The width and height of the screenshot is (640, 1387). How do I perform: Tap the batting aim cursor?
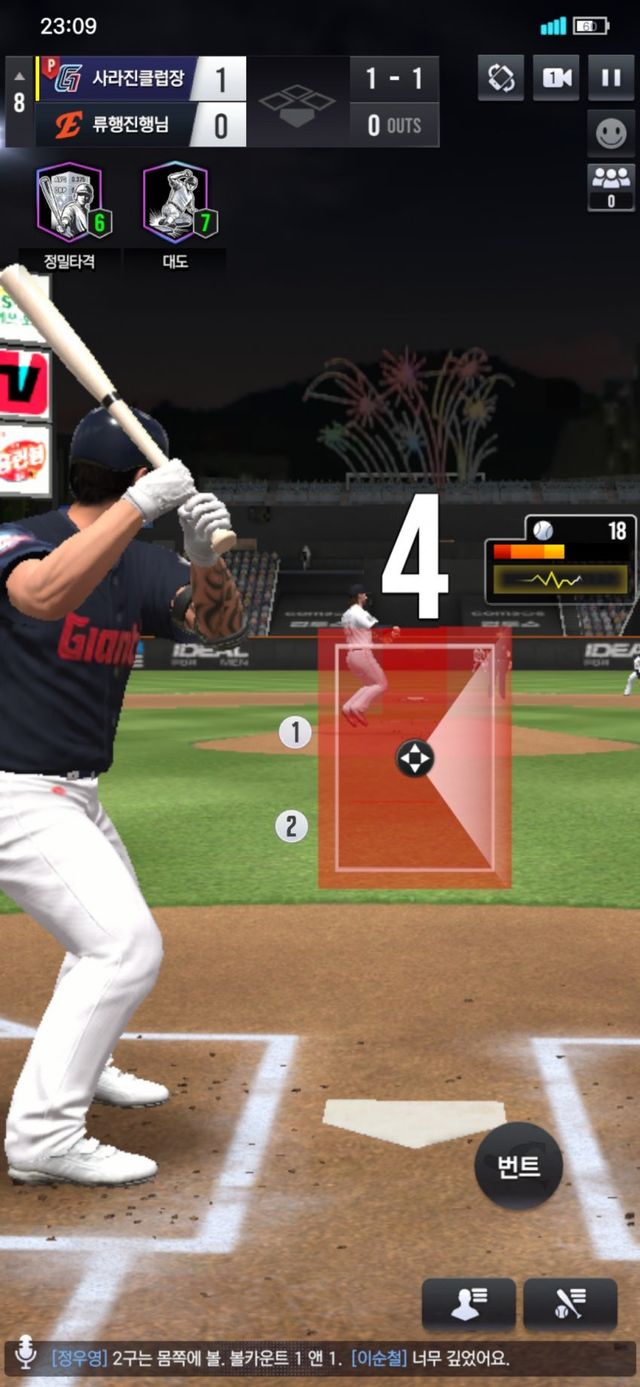pyautogui.click(x=414, y=758)
